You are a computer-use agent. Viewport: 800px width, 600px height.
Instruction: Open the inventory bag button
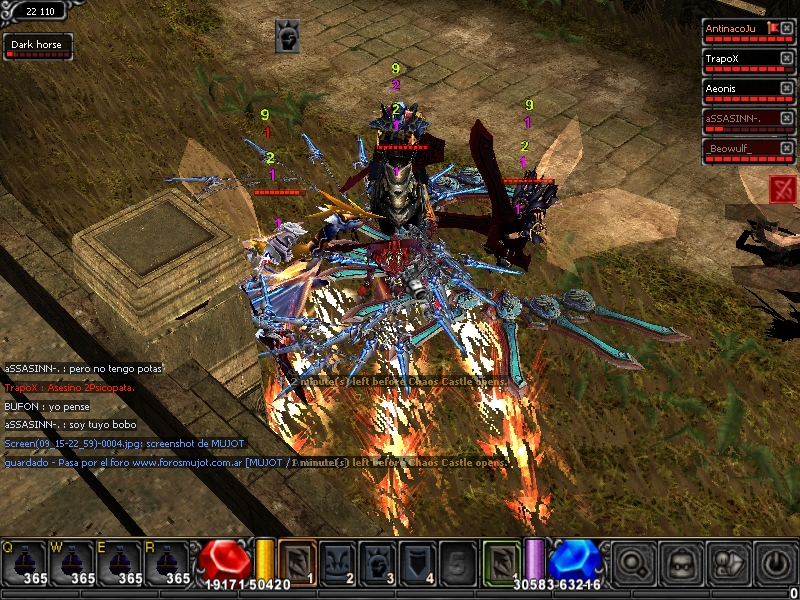click(682, 563)
